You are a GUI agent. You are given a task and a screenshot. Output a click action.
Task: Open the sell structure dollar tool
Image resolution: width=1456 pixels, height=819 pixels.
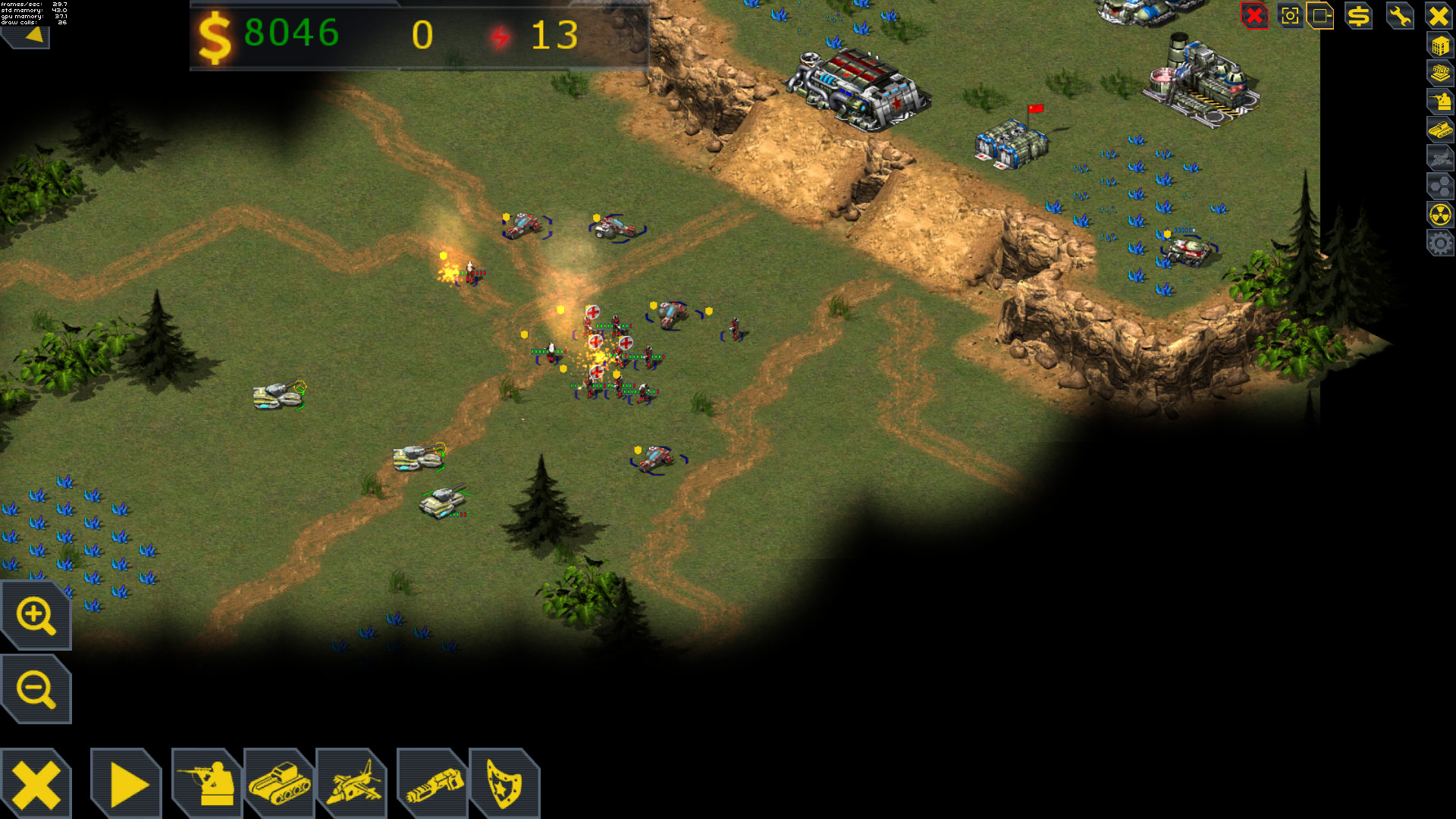[x=1357, y=15]
